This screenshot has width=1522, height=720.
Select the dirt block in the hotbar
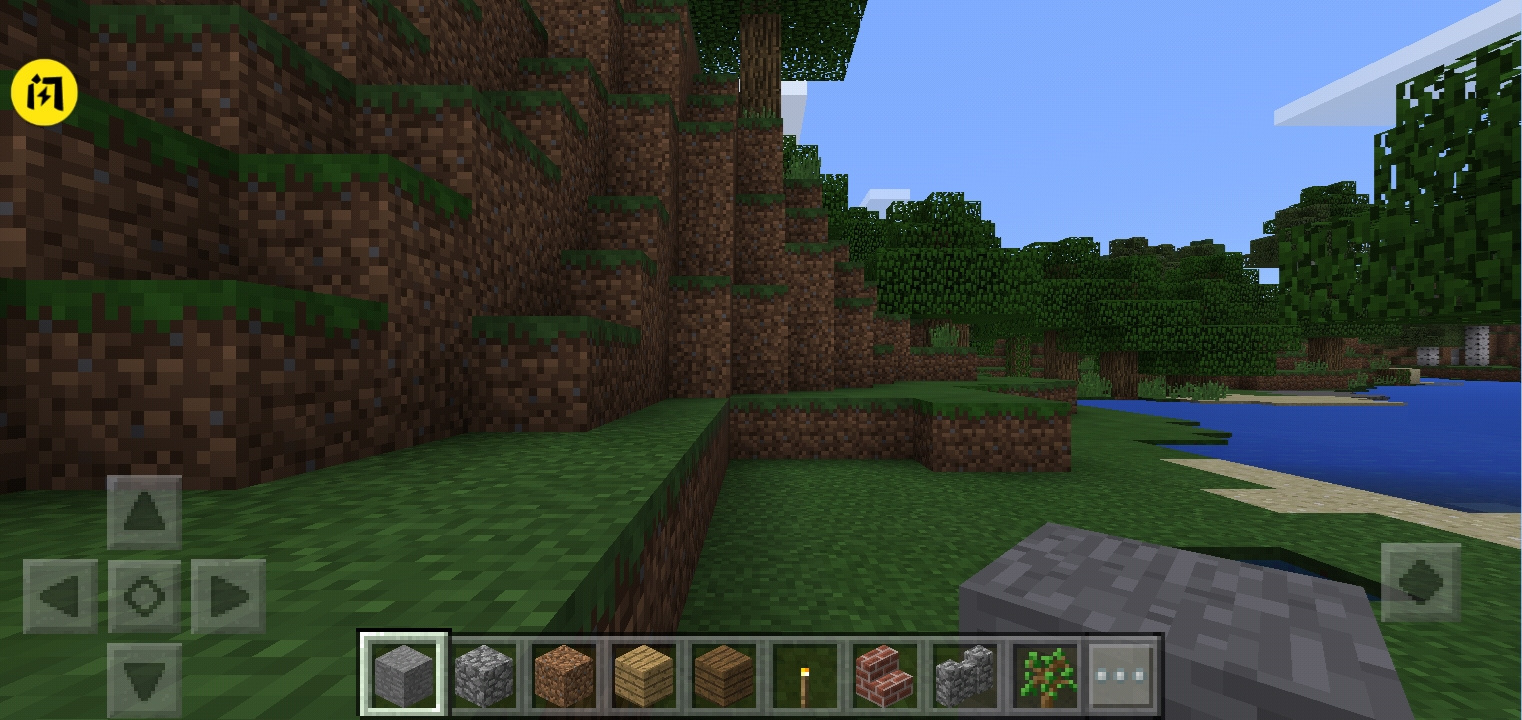pyautogui.click(x=563, y=672)
